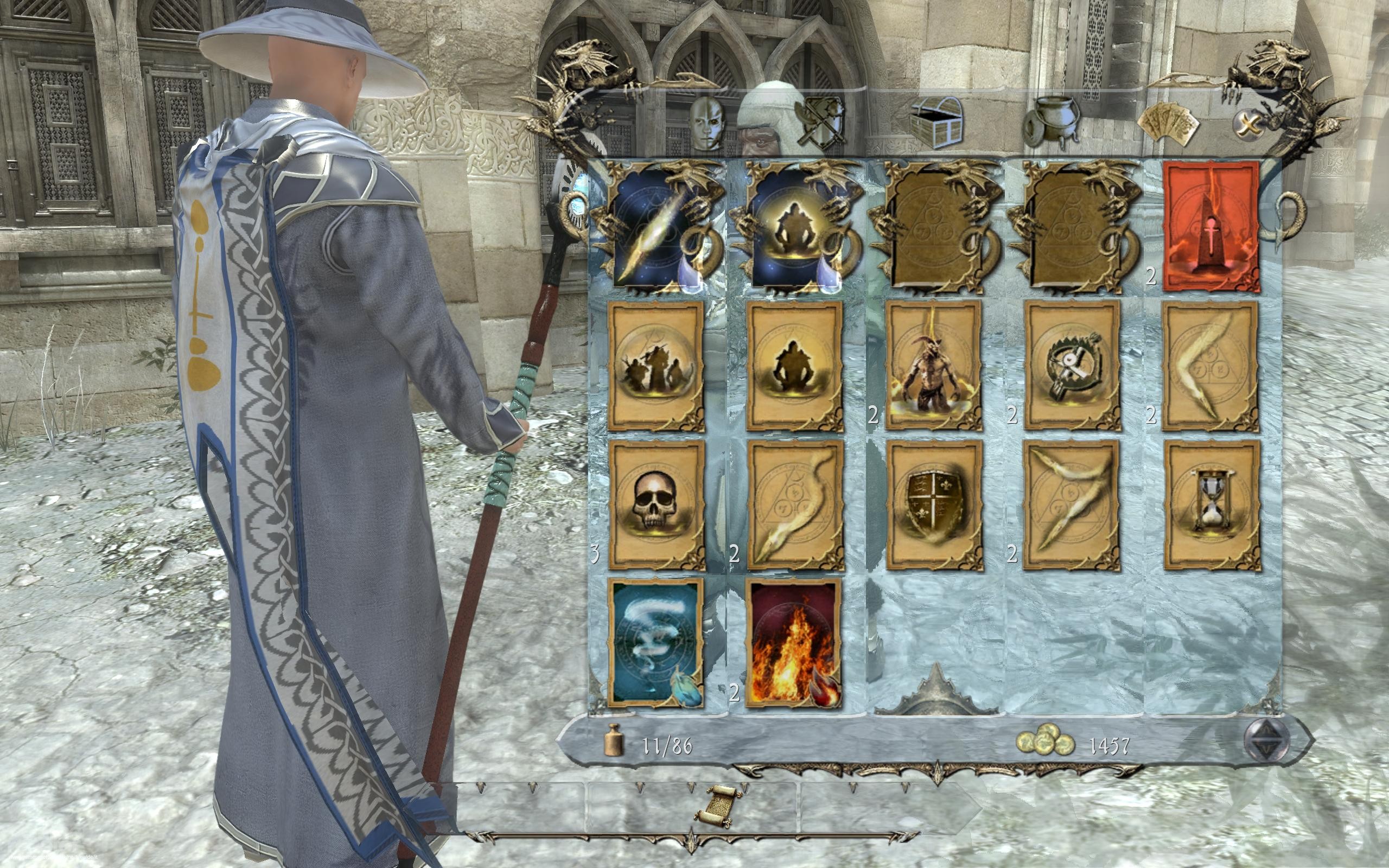Pick the blue missile card
Image resolution: width=1389 pixels, height=868 pixels.
click(656, 227)
